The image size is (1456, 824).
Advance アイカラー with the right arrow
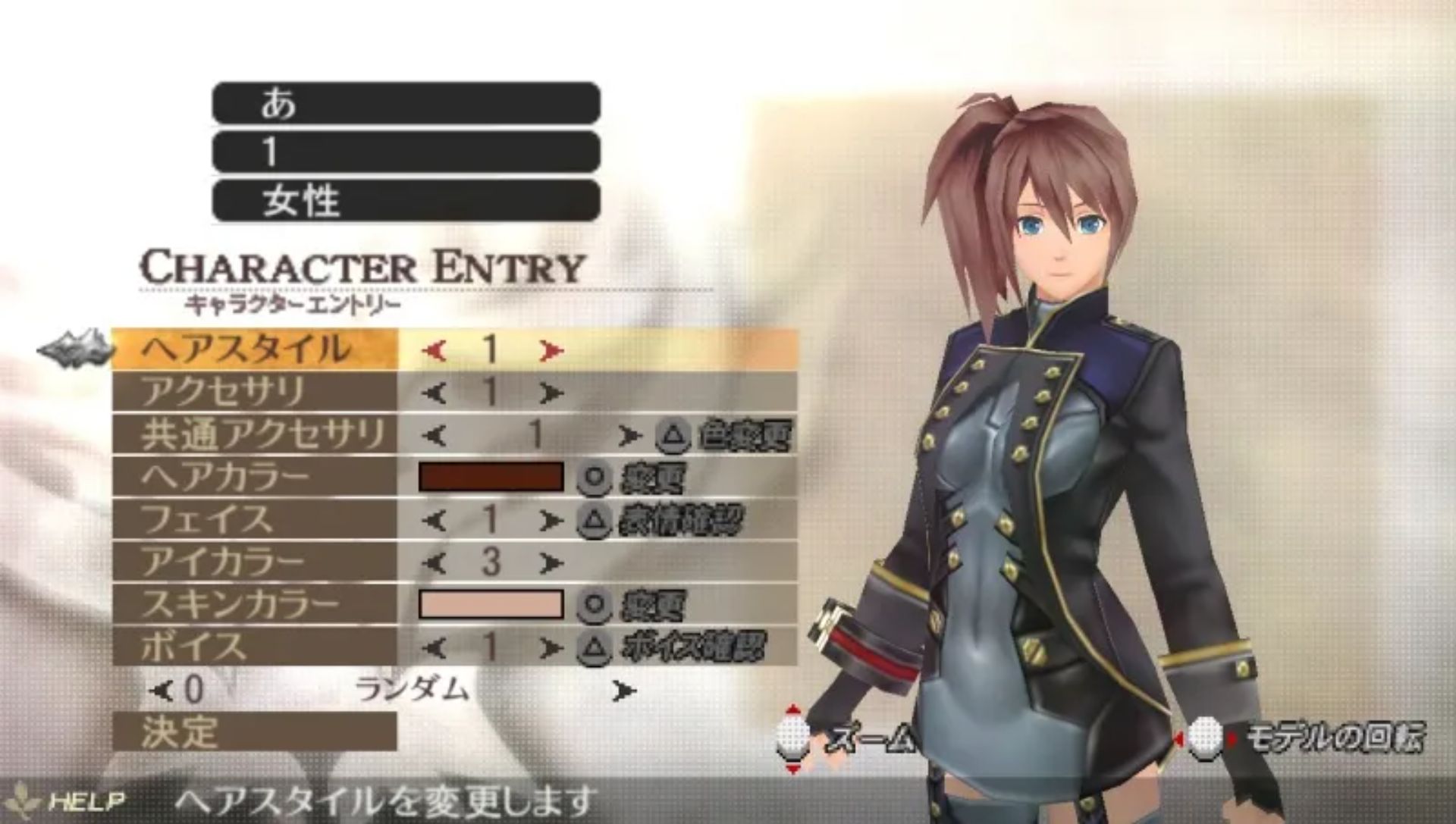551,563
